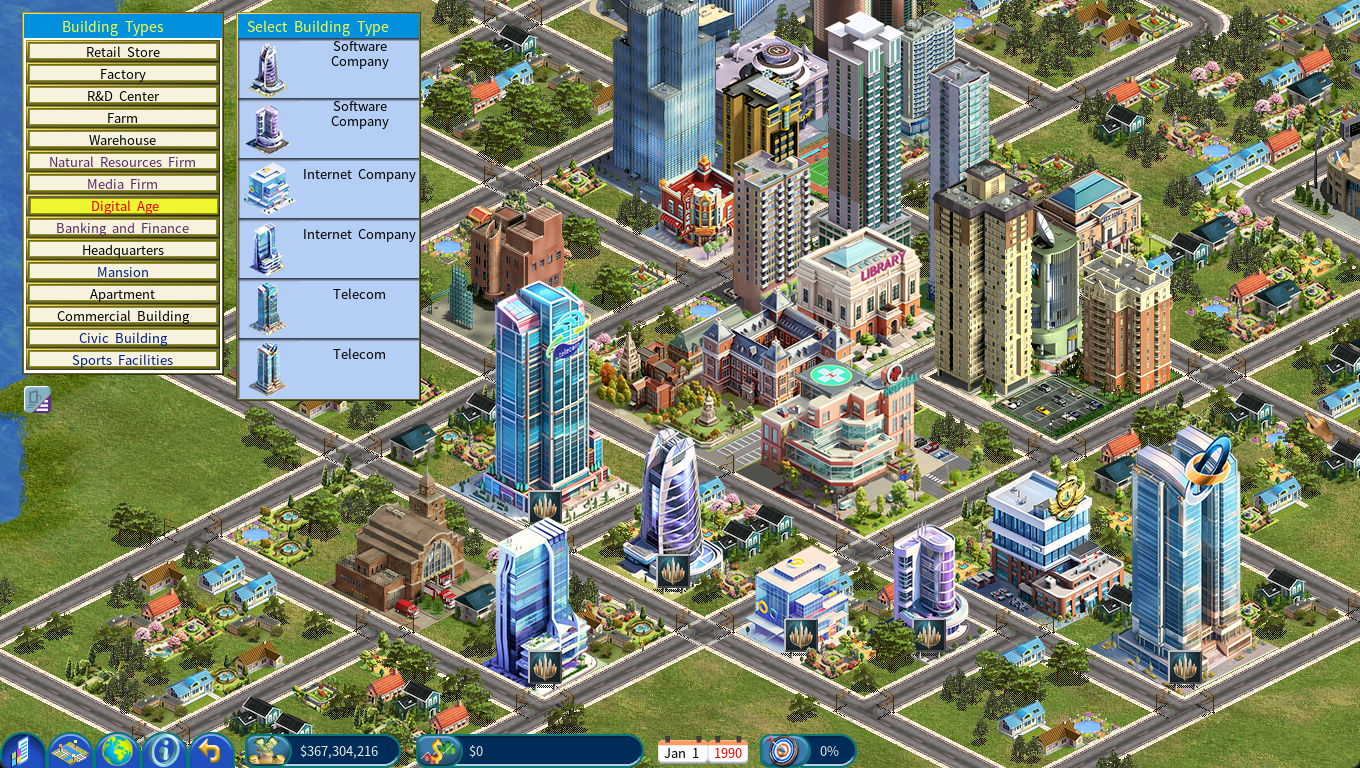
Task: Select the Apartment building type
Action: click(x=123, y=294)
